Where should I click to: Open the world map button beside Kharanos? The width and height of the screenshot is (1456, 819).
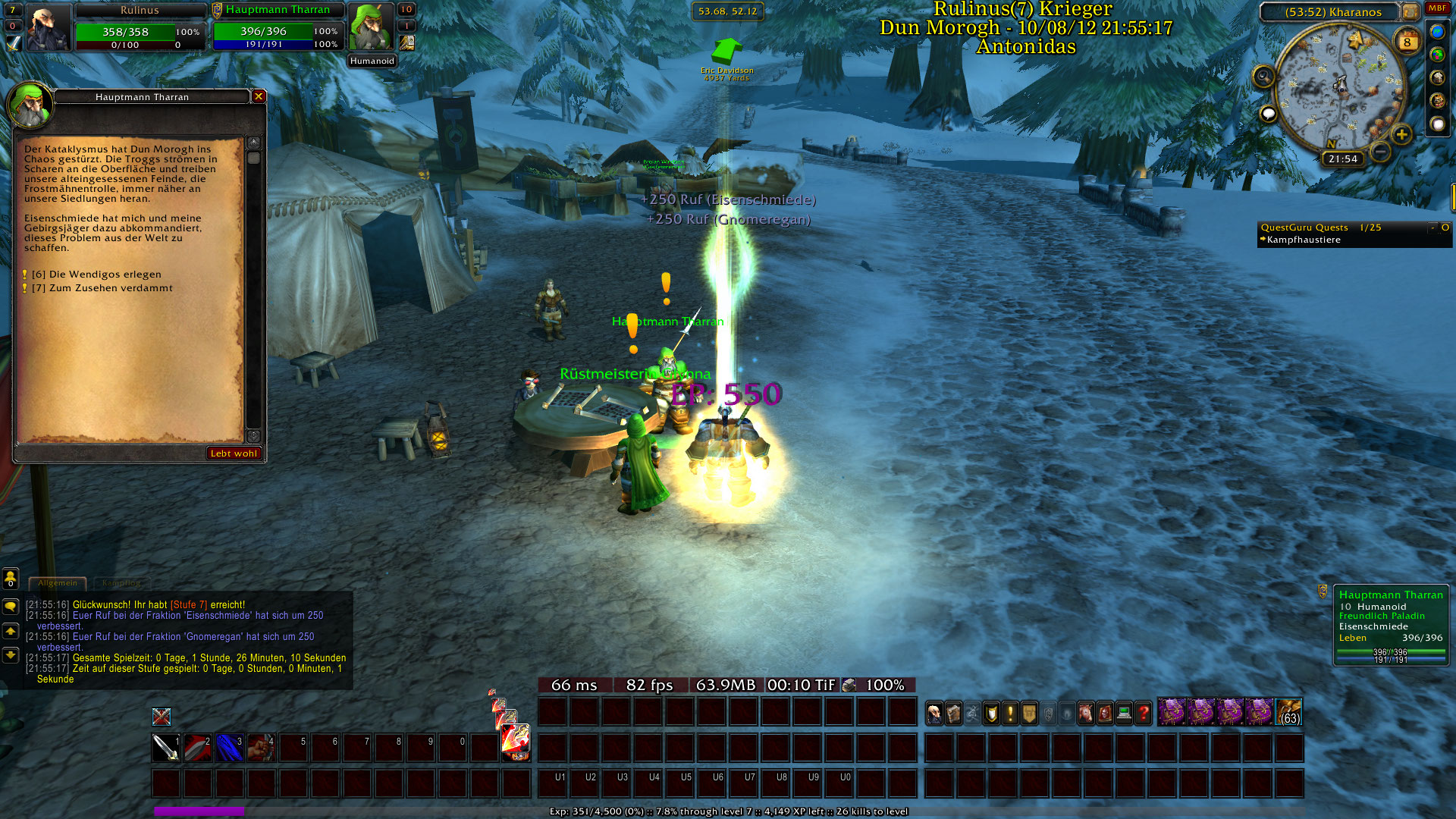tap(1410, 12)
